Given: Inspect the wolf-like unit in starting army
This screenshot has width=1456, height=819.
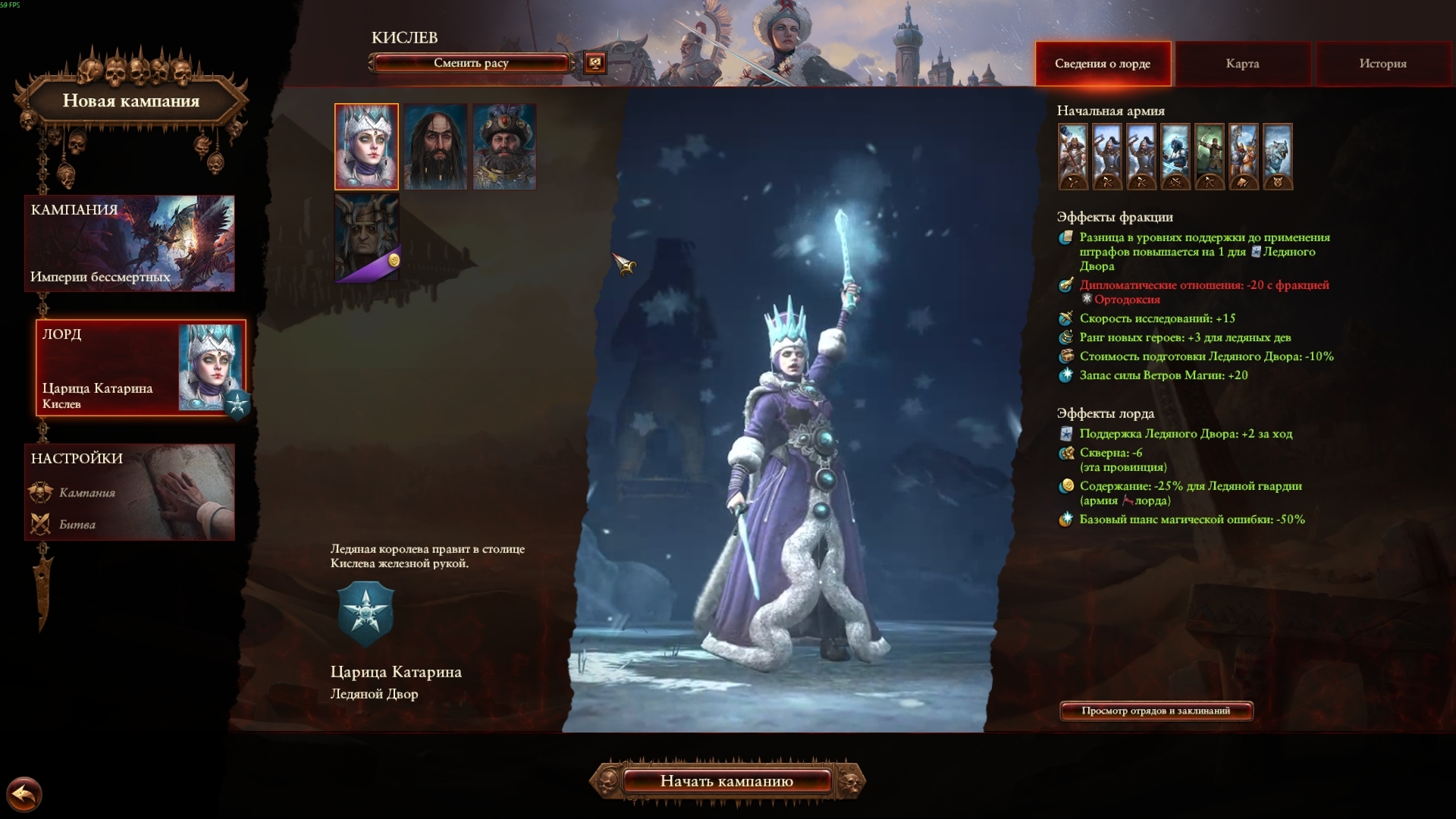Looking at the screenshot, I should click(x=1278, y=155).
